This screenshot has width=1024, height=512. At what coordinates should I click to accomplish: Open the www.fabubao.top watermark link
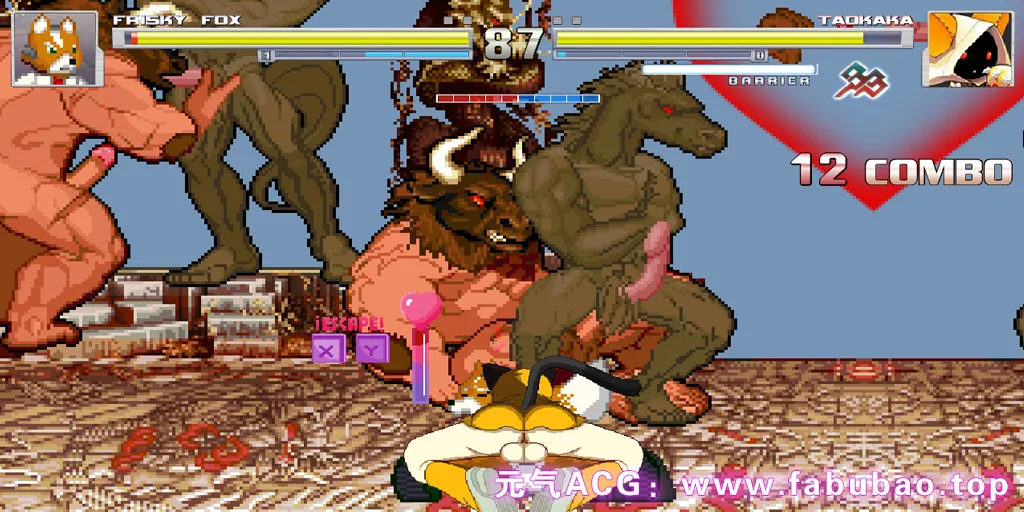tap(843, 486)
